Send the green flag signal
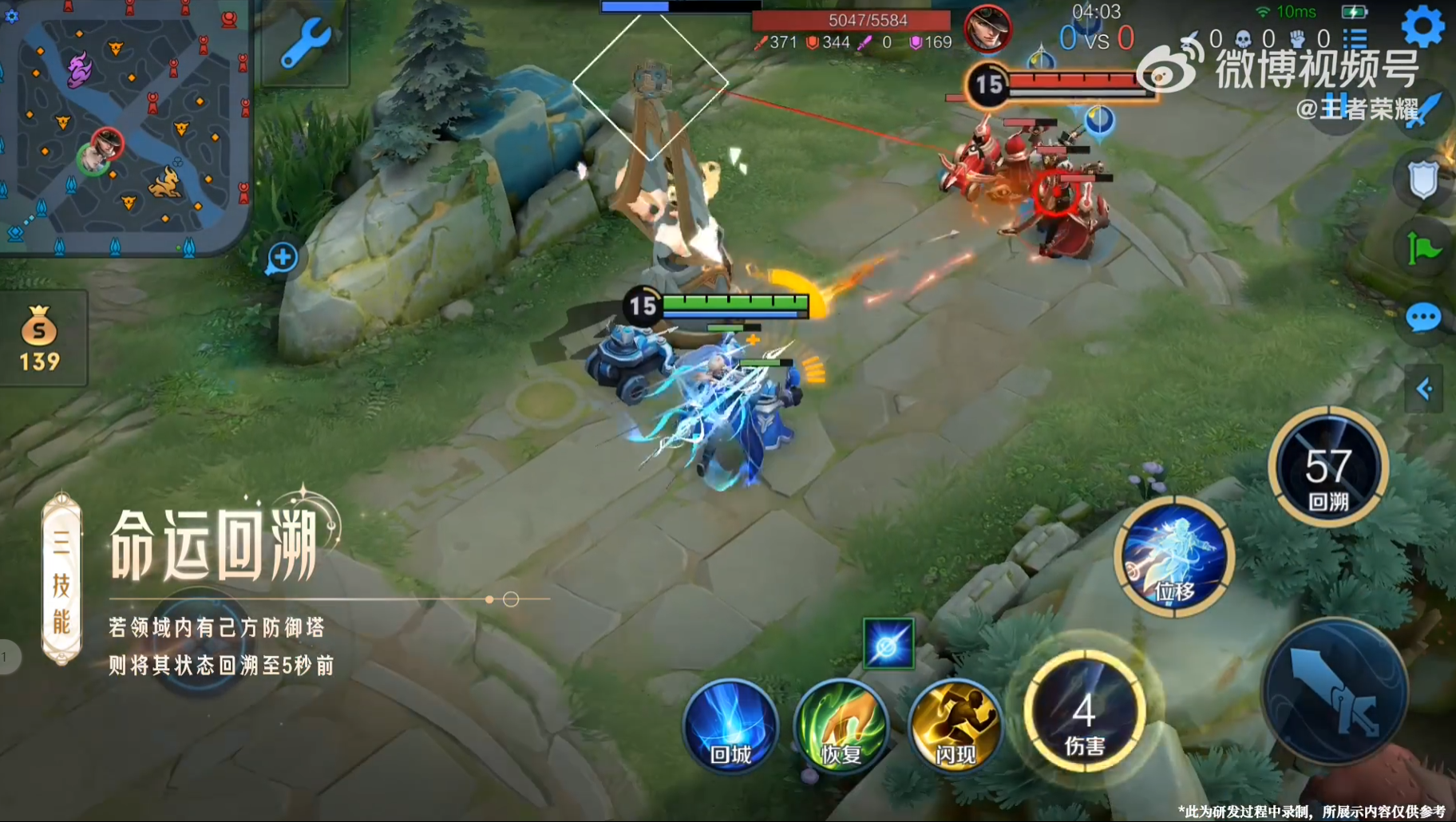Viewport: 1456px width, 822px height. click(x=1422, y=249)
